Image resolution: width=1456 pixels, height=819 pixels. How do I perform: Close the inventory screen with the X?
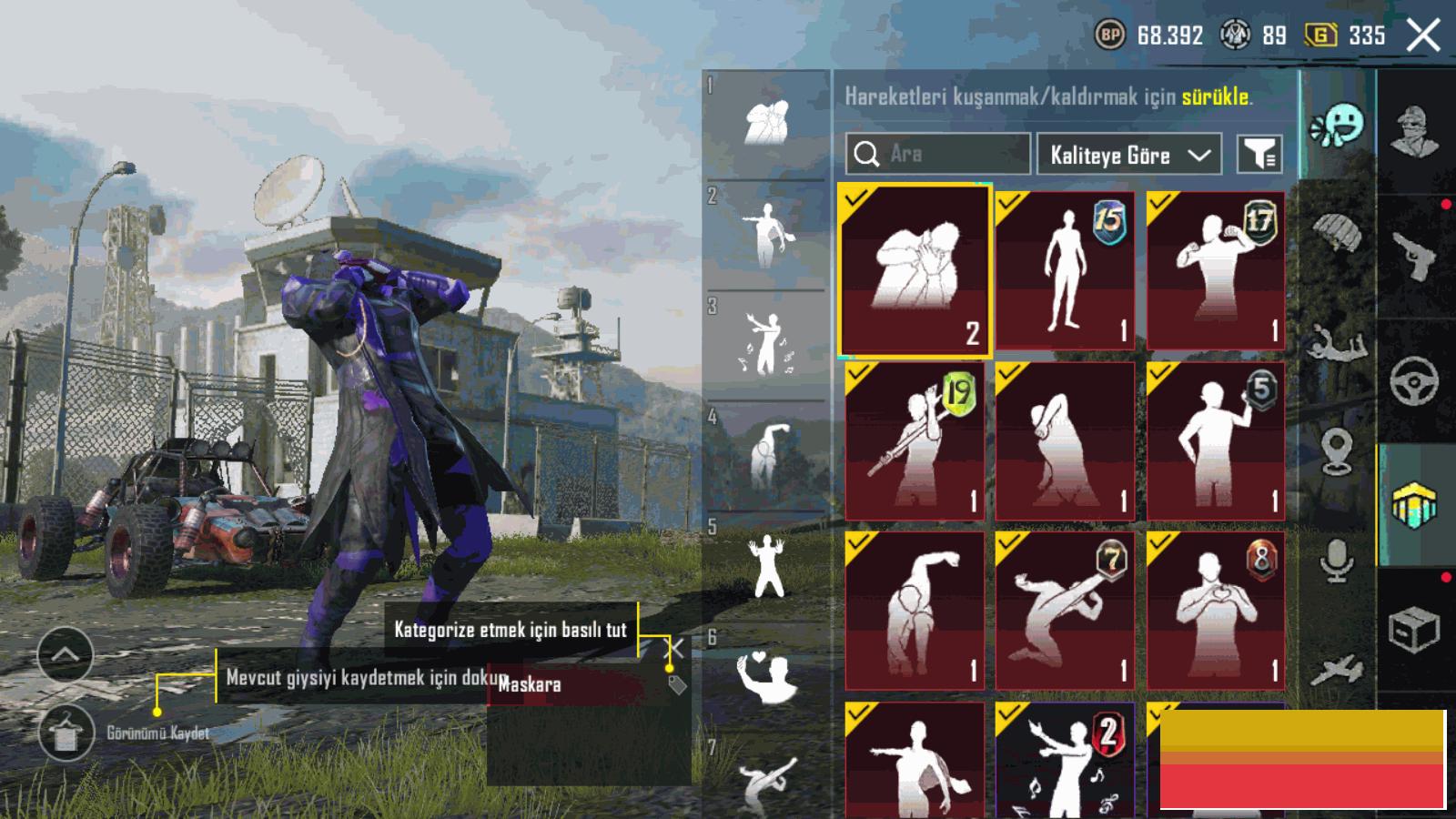(x=1423, y=36)
